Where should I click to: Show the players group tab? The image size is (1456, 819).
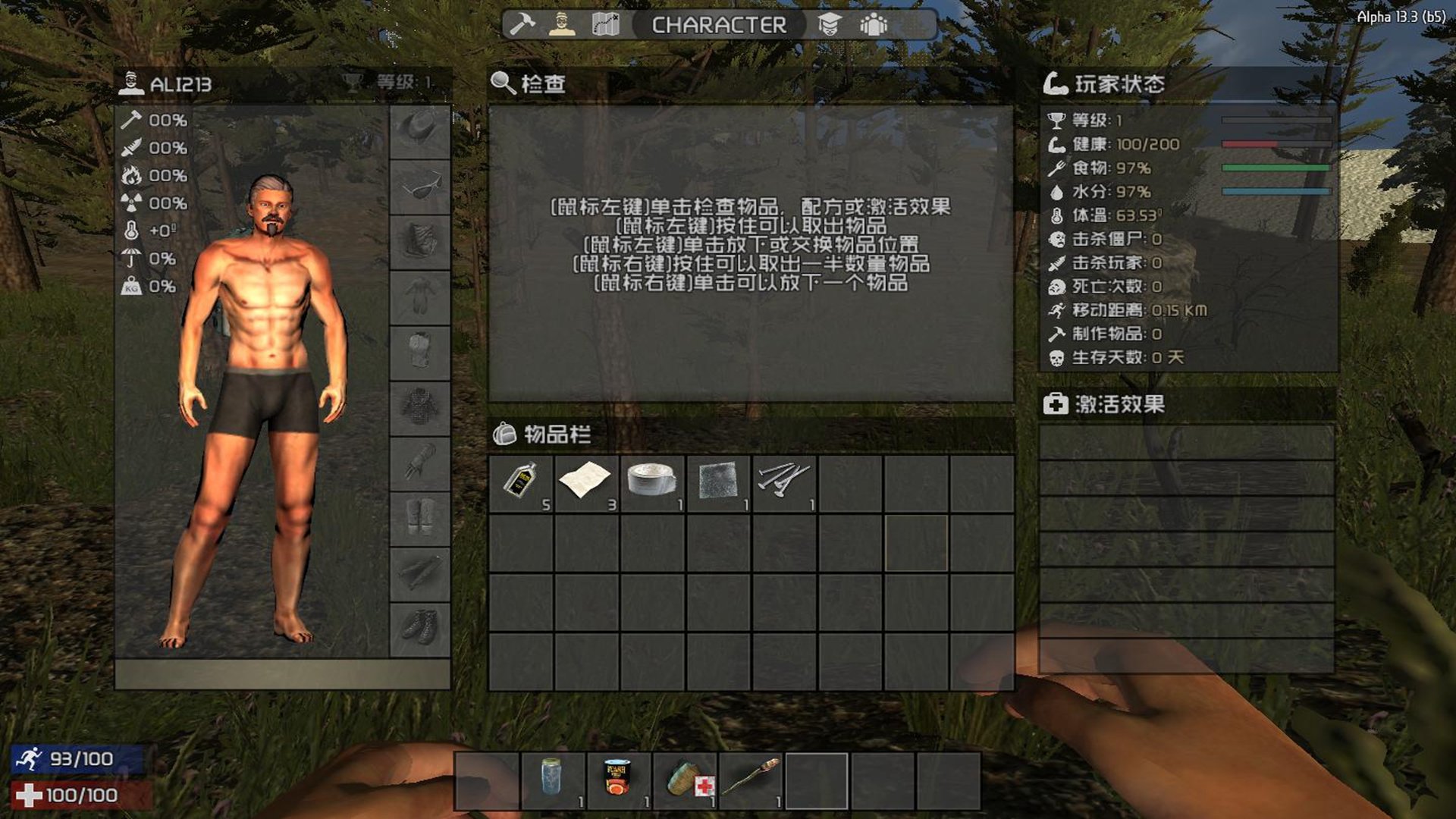click(x=874, y=25)
